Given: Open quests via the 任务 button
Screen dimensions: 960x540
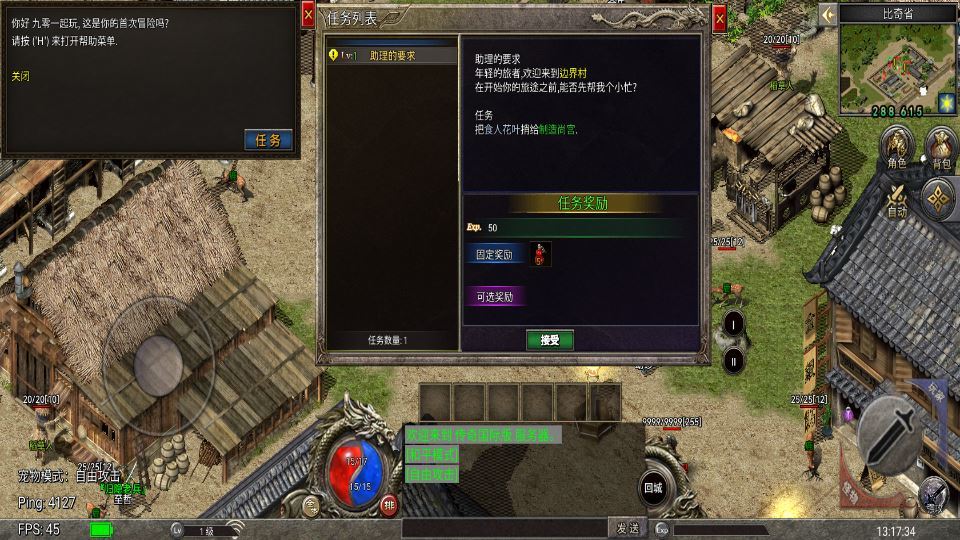Looking at the screenshot, I should pos(269,140).
